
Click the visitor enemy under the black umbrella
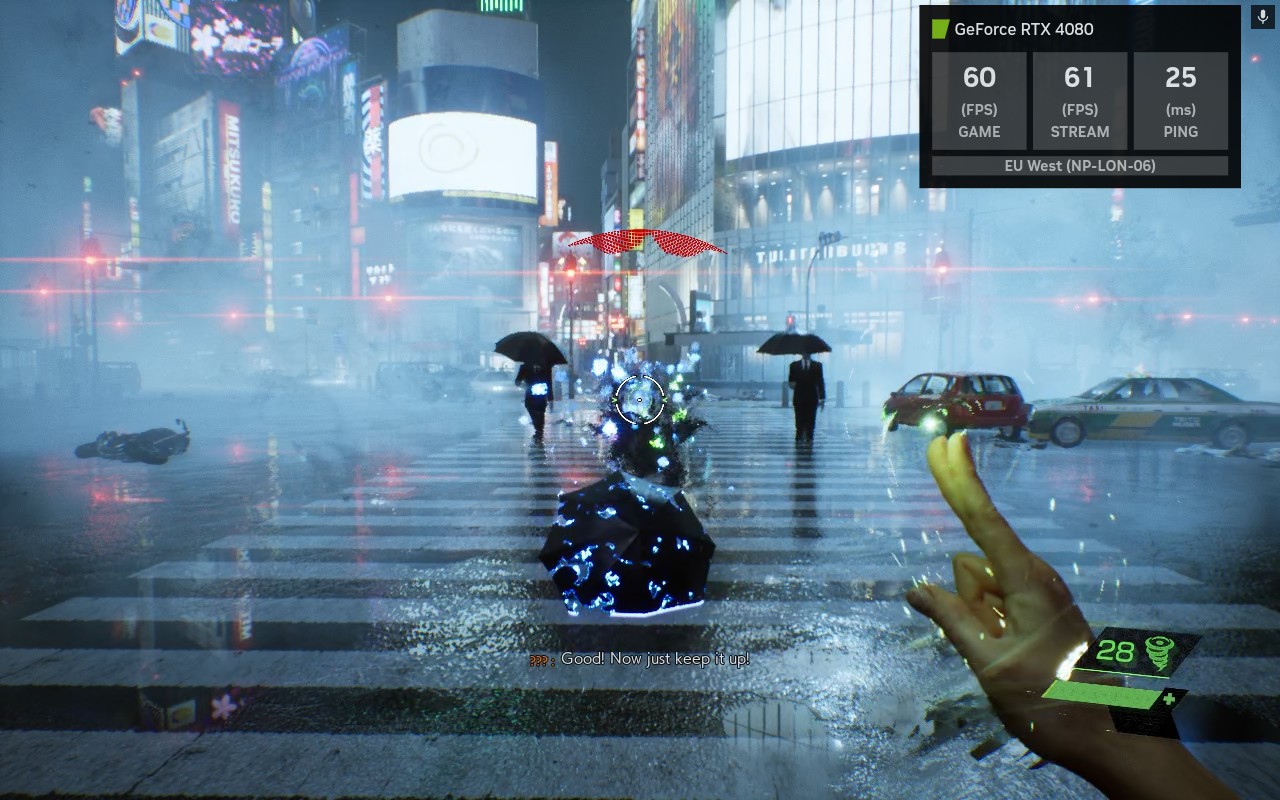625,540
